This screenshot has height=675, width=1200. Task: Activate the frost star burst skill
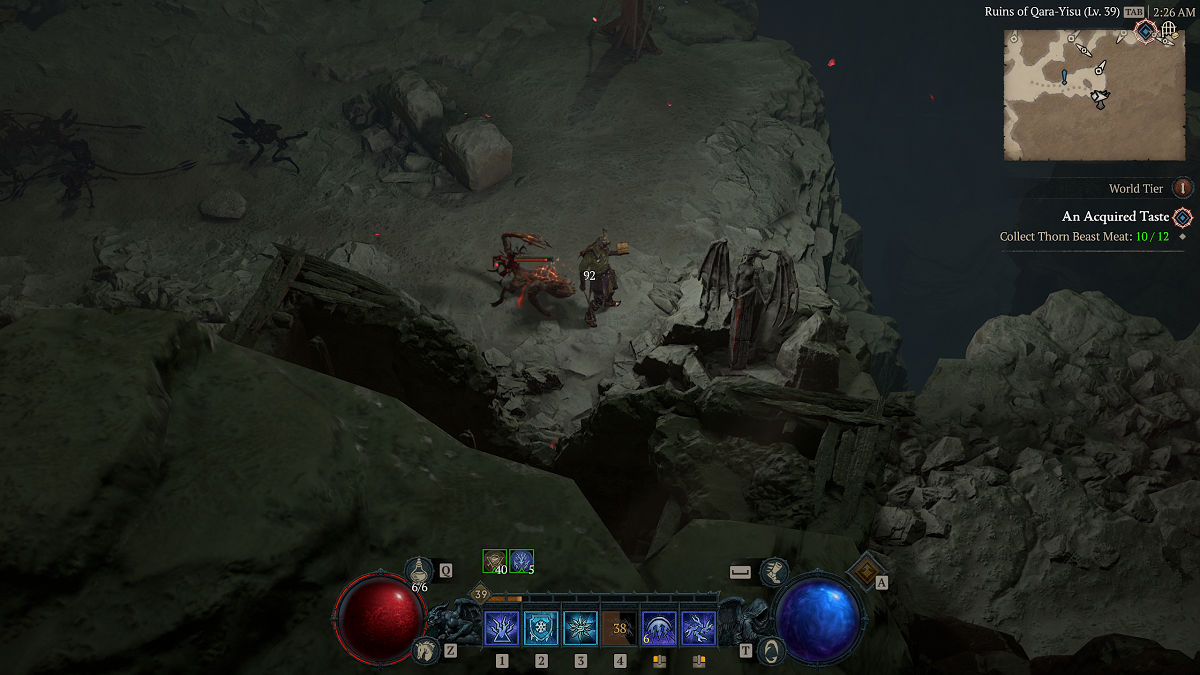(581, 629)
